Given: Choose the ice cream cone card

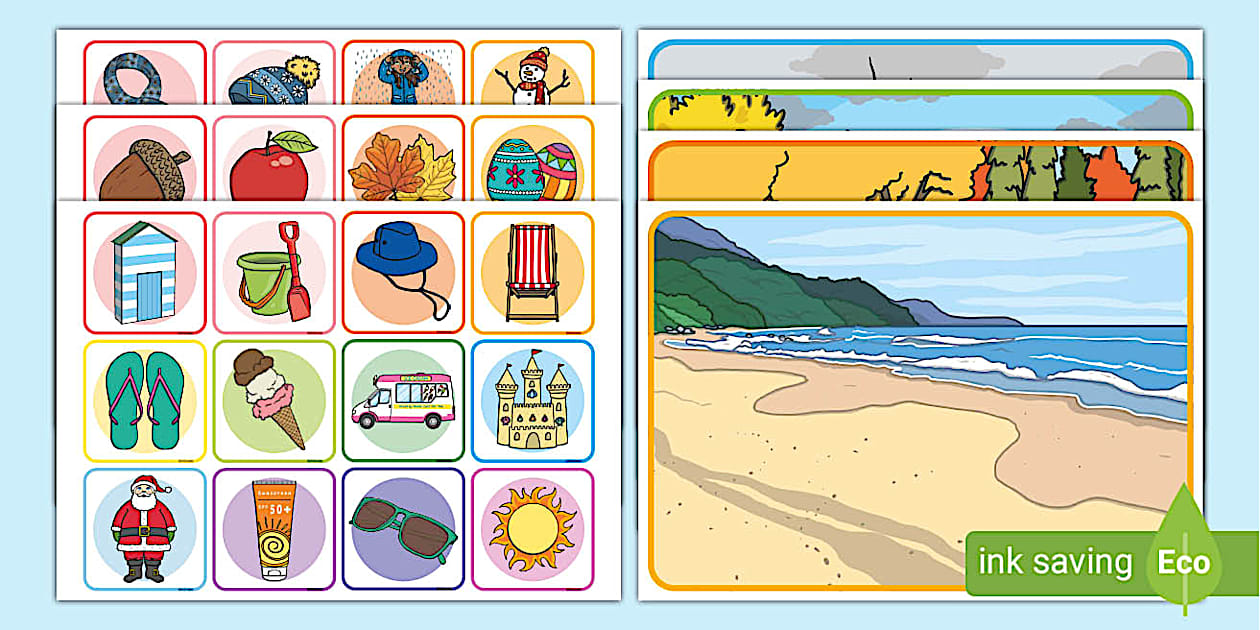Looking at the screenshot, I should point(274,401).
